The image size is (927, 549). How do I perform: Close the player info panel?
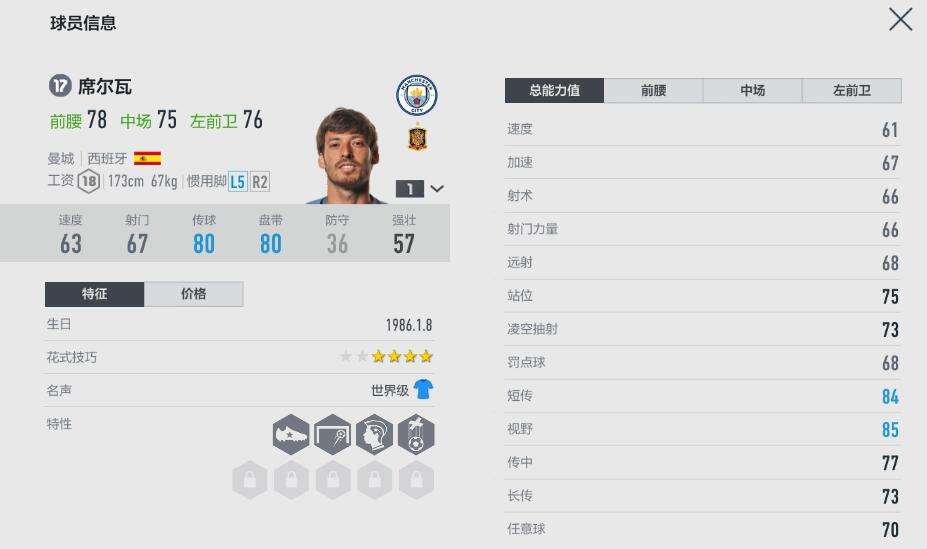[900, 19]
